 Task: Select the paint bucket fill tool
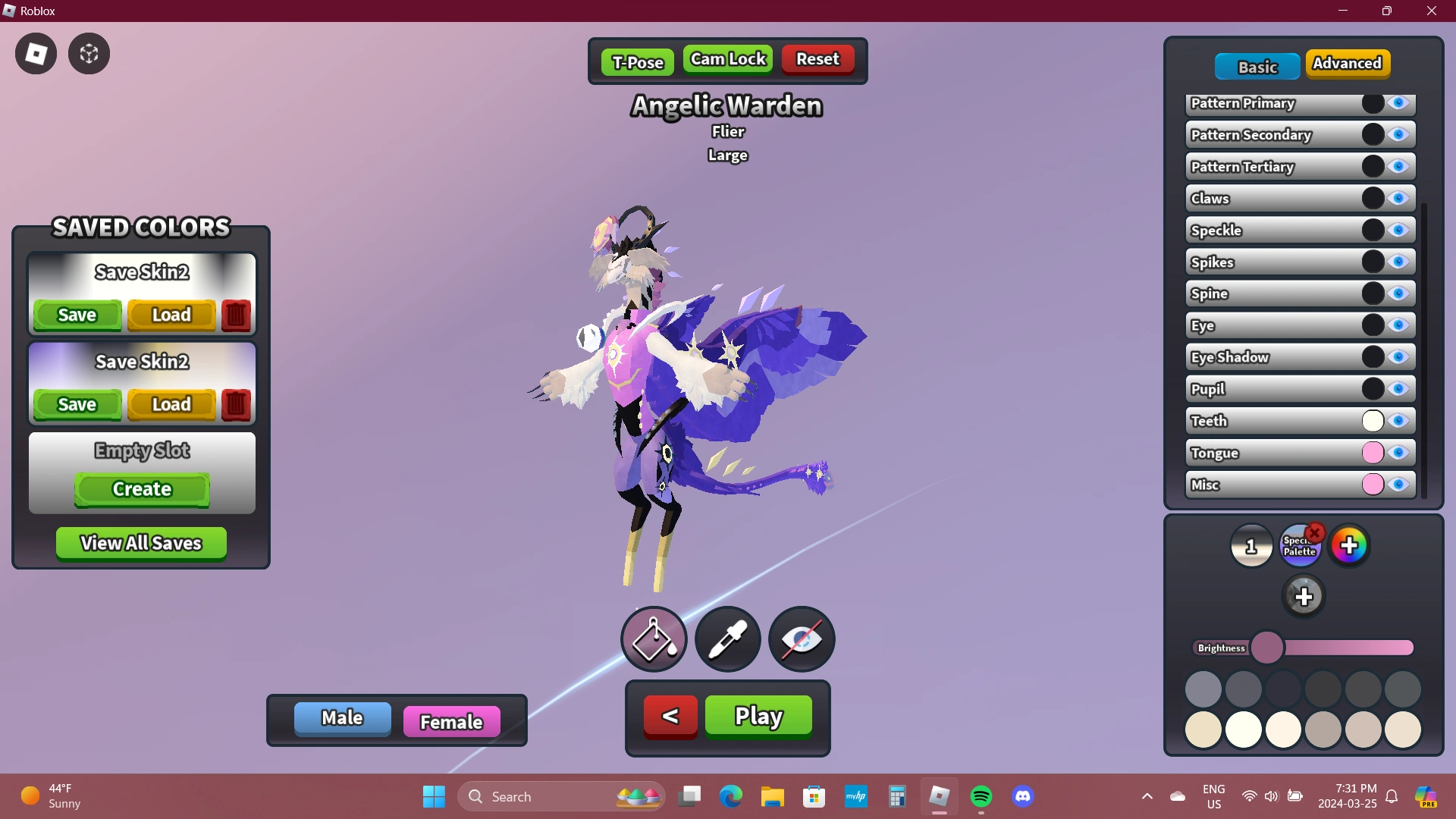tap(653, 639)
